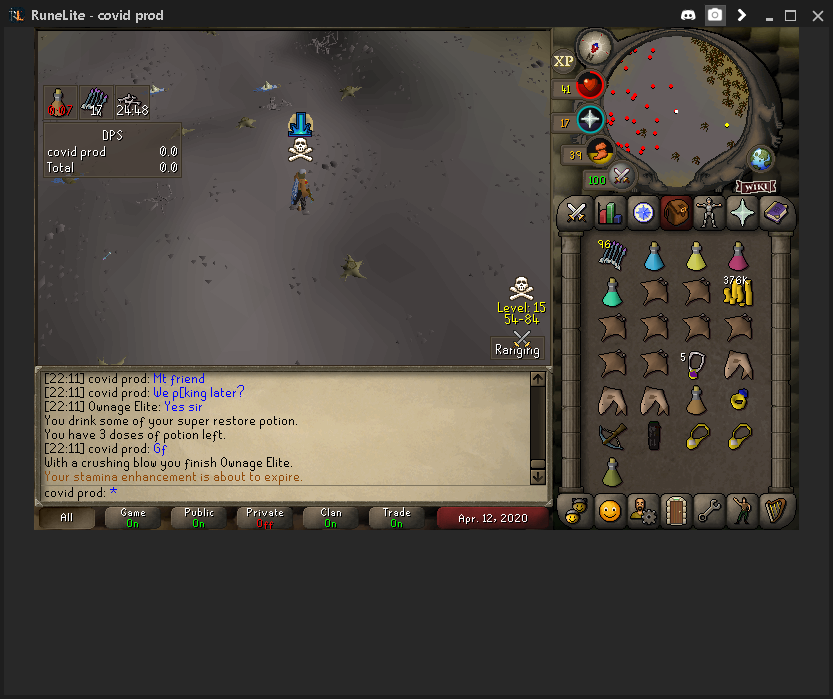This screenshot has height=699, width=833.
Task: Toggle the XP drops button
Action: [564, 61]
